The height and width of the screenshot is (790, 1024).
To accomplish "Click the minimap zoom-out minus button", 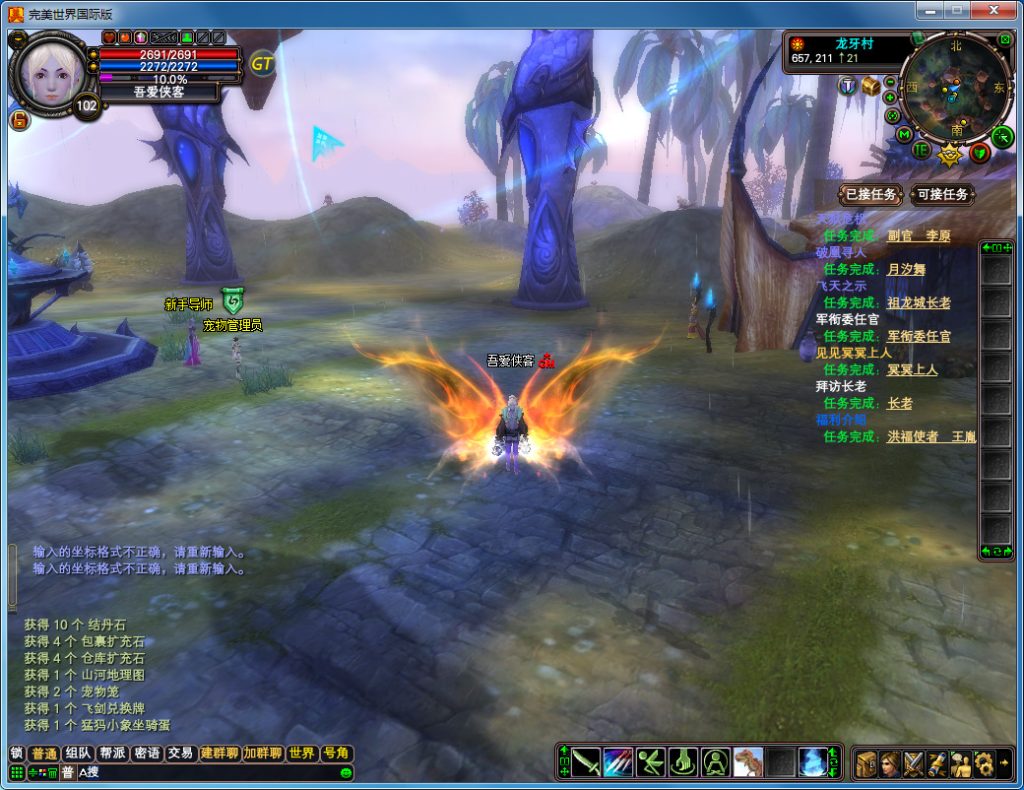I will coord(890,82).
